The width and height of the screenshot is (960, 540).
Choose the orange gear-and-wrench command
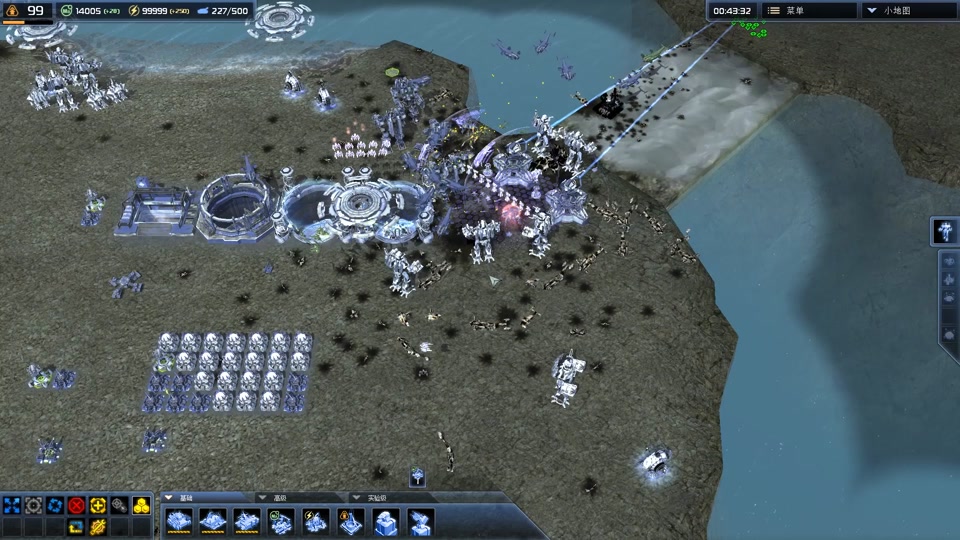tap(98, 526)
